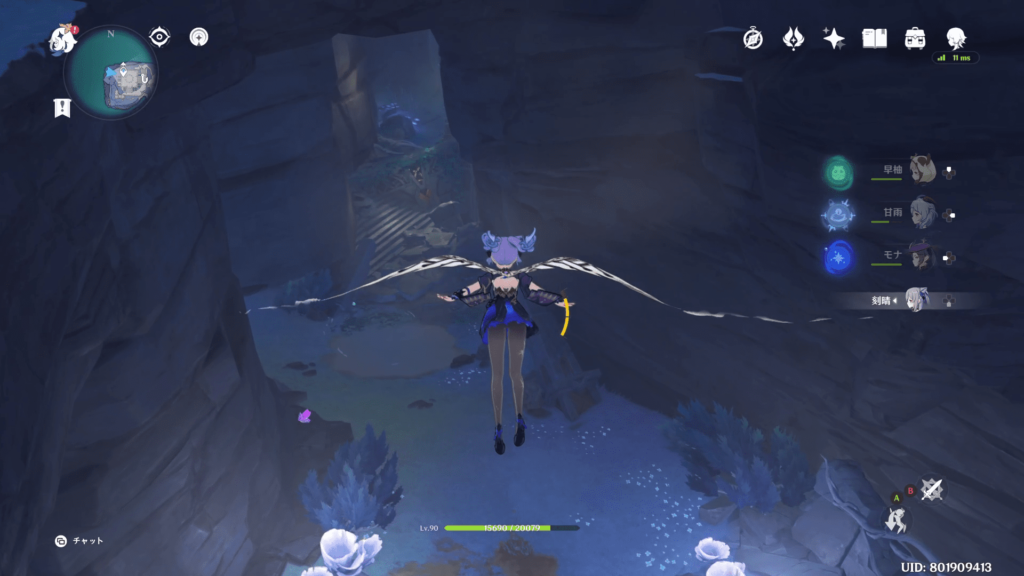The width and height of the screenshot is (1024, 576).
Task: Activate モナ's blue elemental burst orb
Action: [837, 257]
